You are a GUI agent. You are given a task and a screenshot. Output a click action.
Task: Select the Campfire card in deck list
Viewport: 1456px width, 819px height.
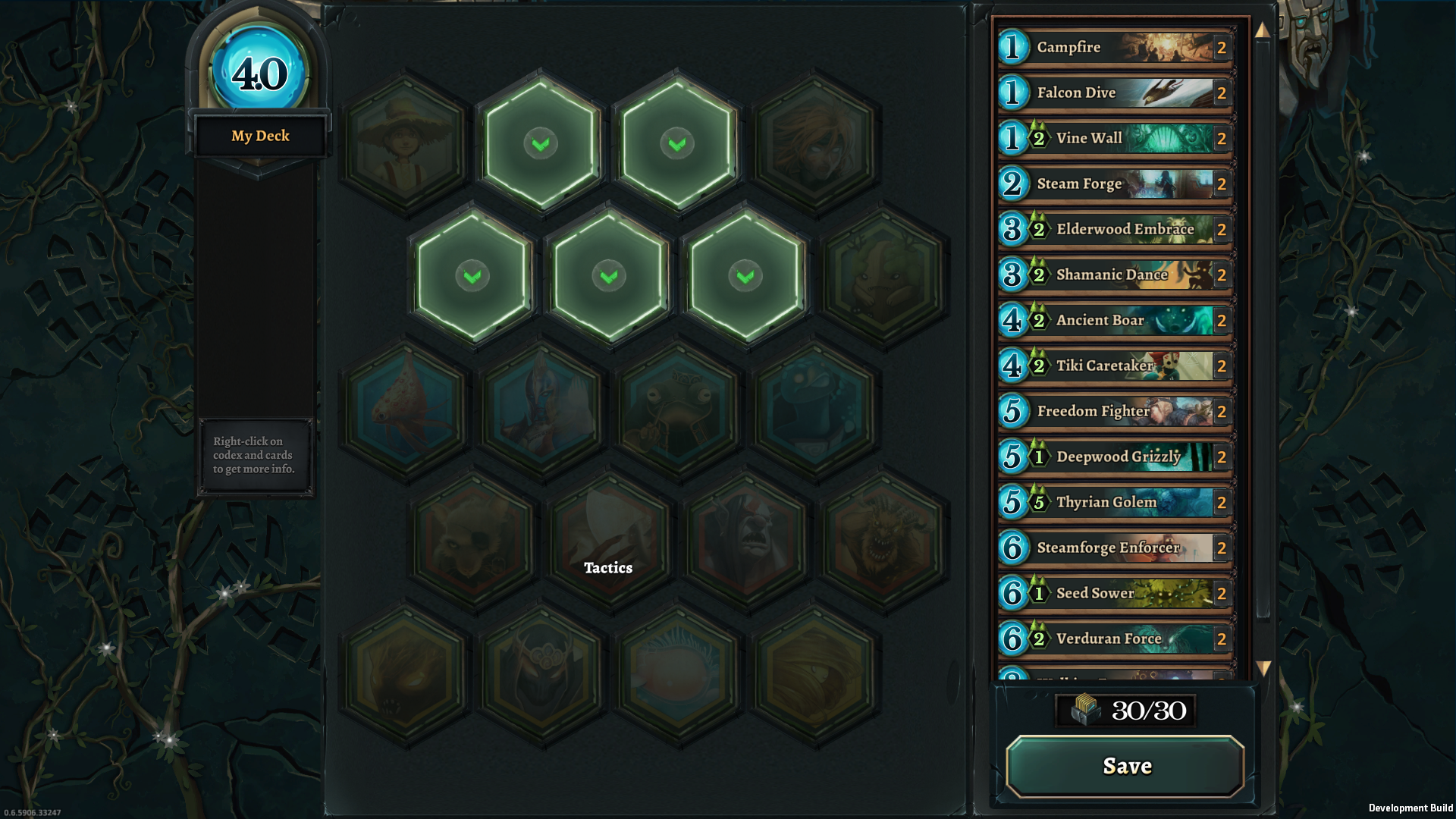pyautogui.click(x=1115, y=47)
